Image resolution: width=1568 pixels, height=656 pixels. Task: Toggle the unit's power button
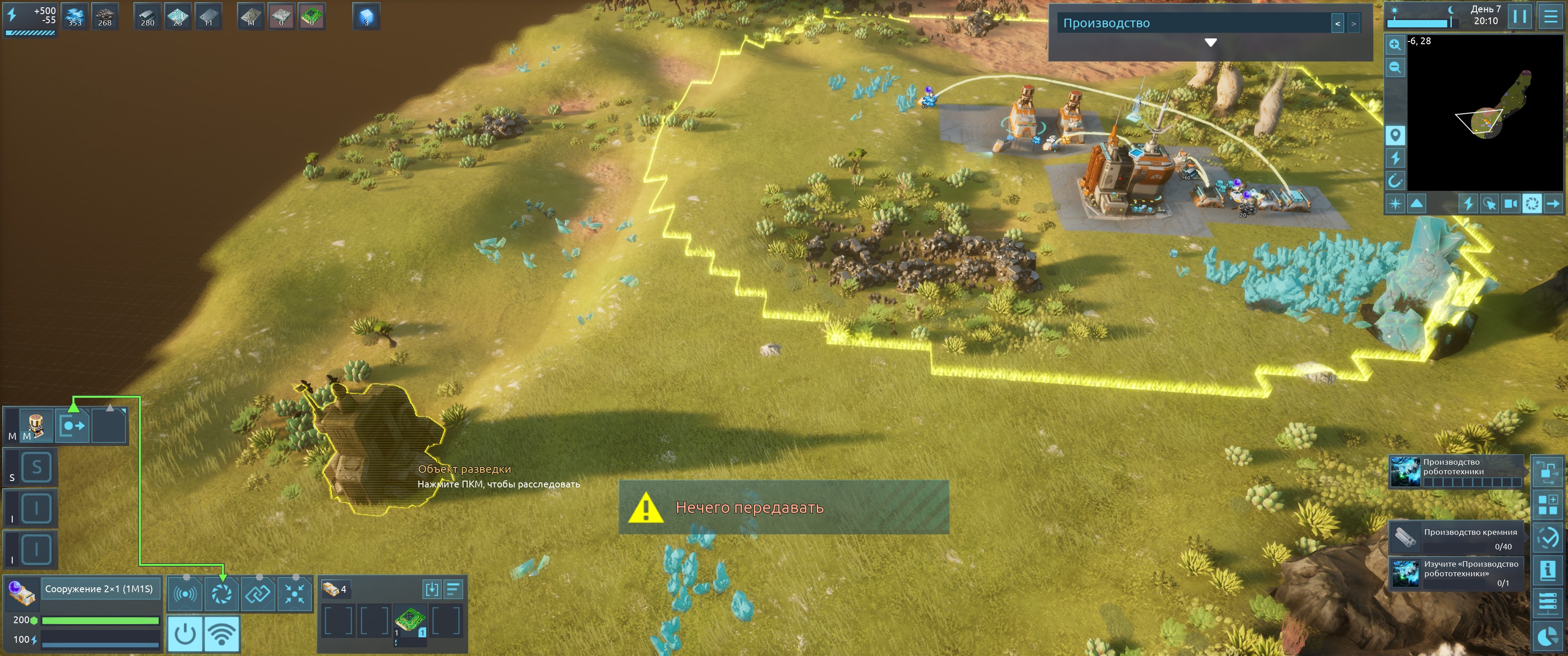click(185, 634)
